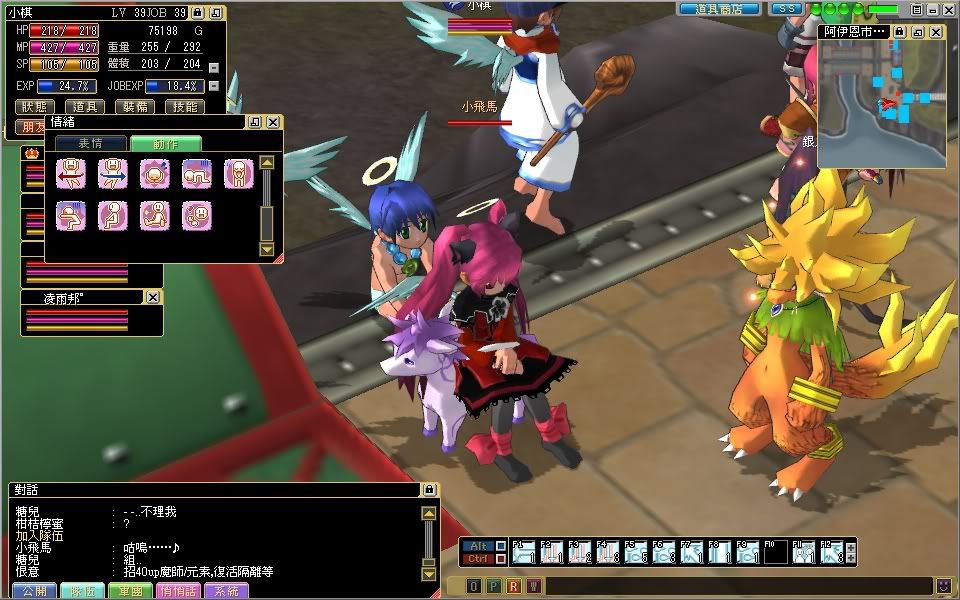
Task: Show the 系統 system message tab
Action: pyautogui.click(x=226, y=591)
